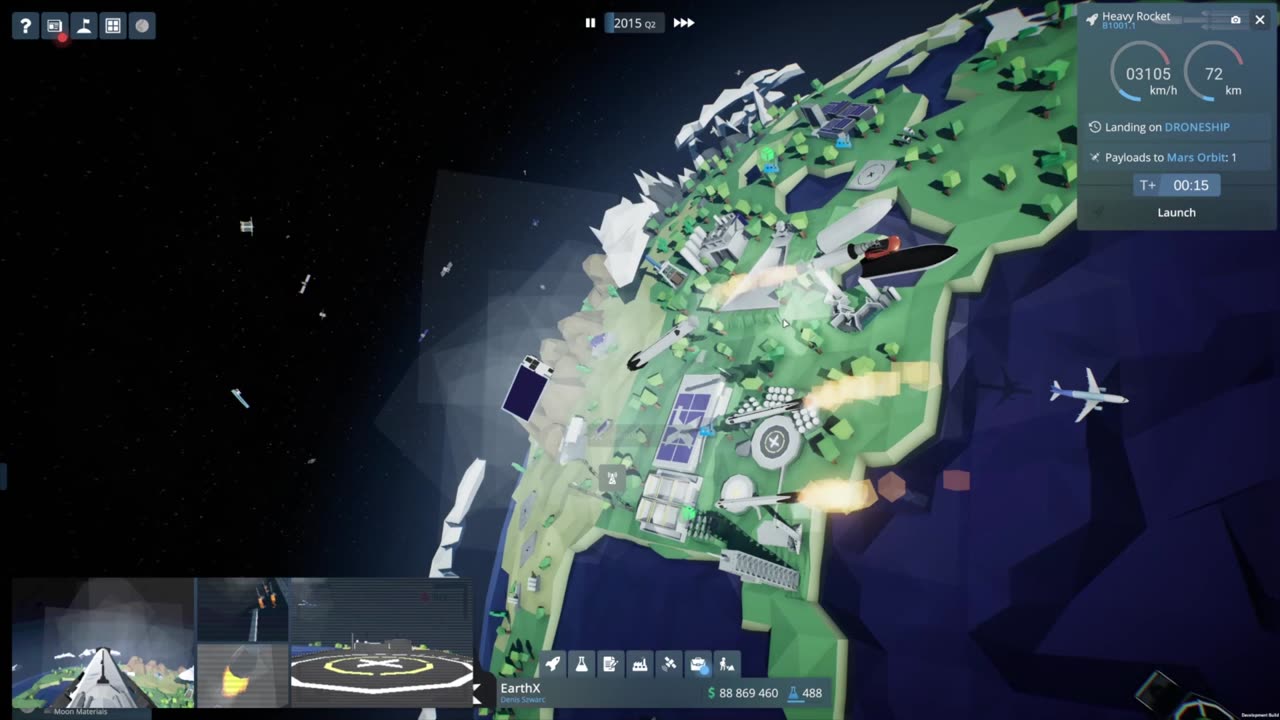Click the camera icon on rocket panel

1236,20
